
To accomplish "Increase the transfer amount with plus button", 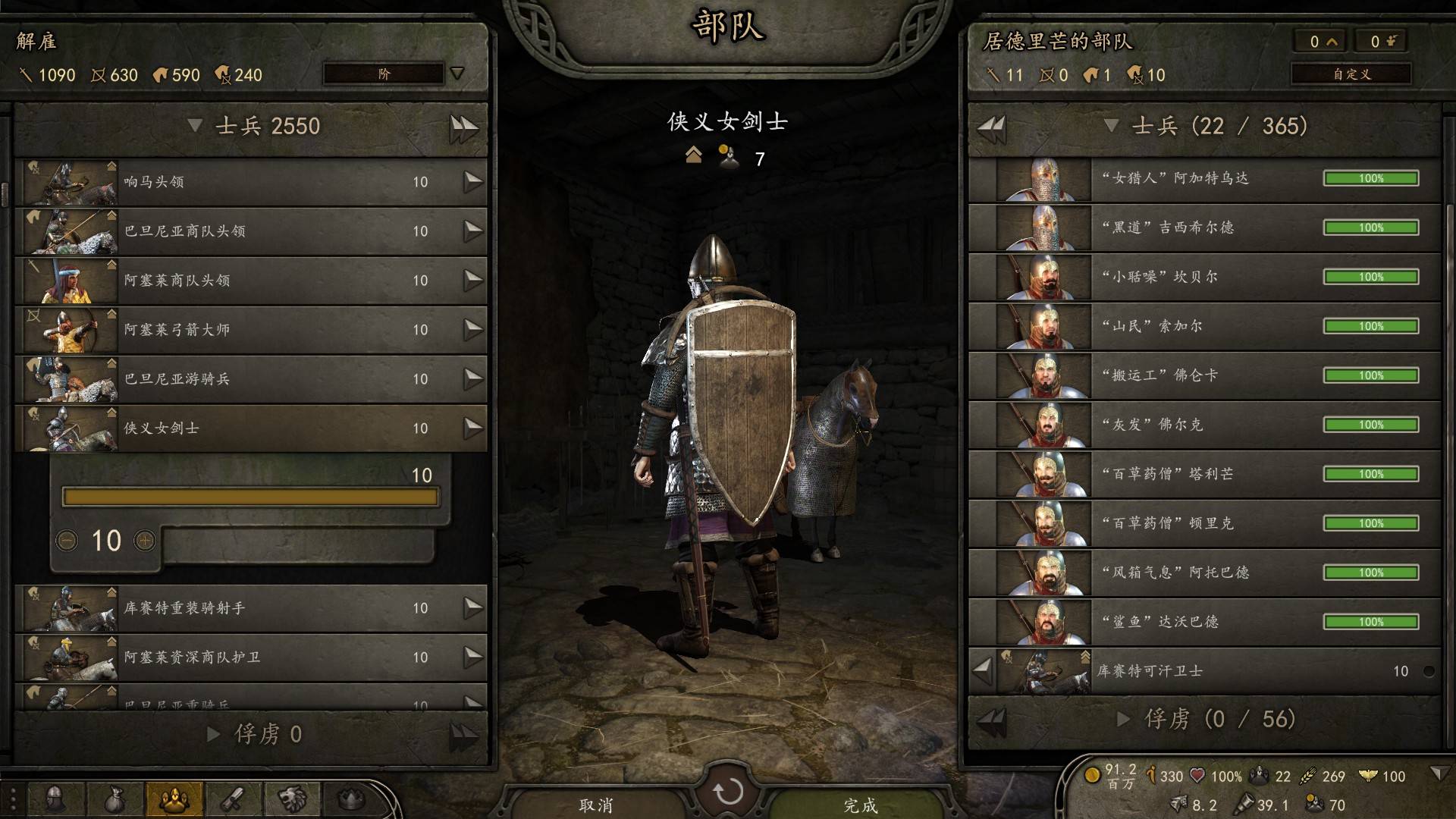I will (x=144, y=541).
